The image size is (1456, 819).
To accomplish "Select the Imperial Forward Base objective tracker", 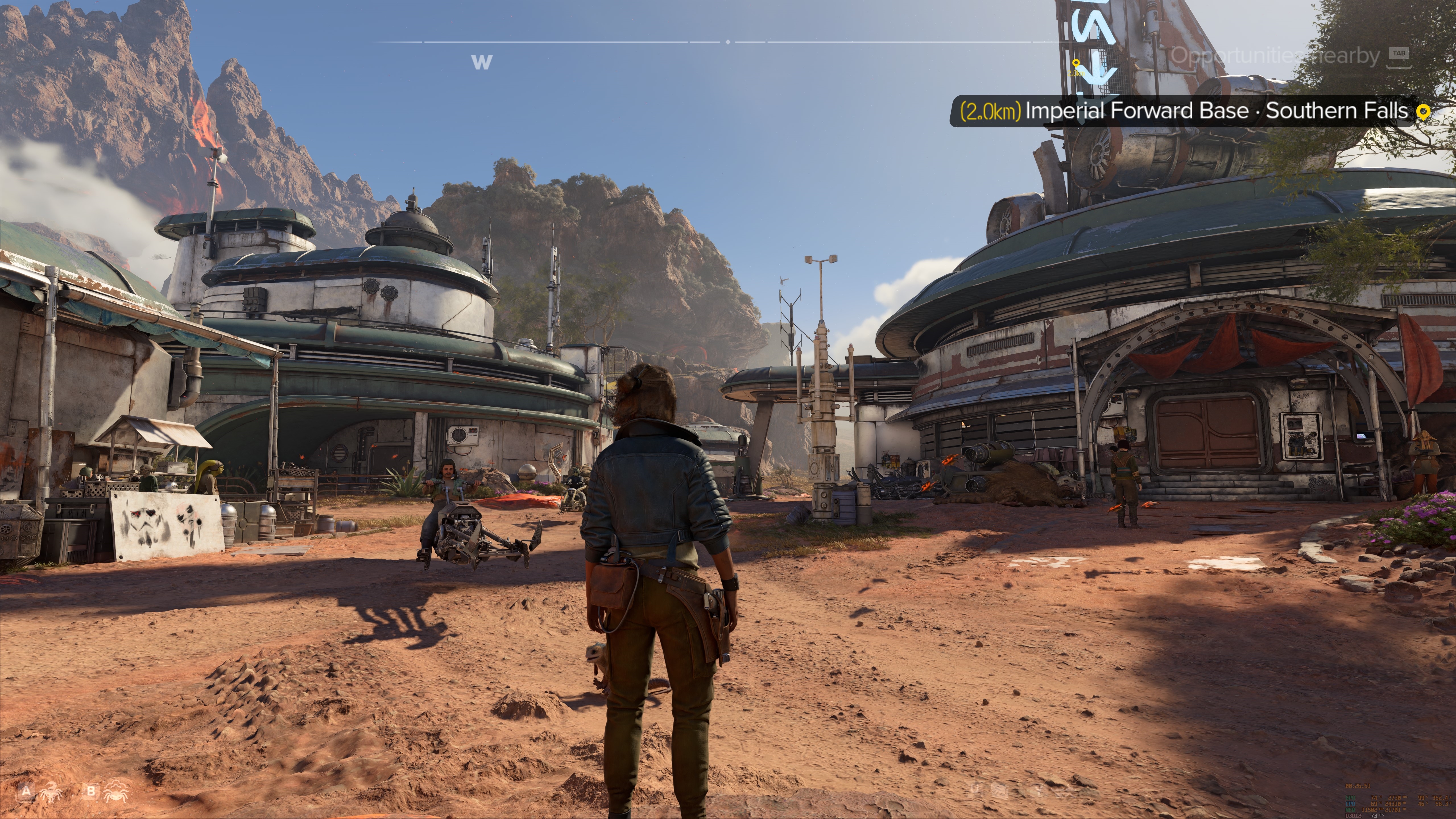I will pyautogui.click(x=1187, y=111).
